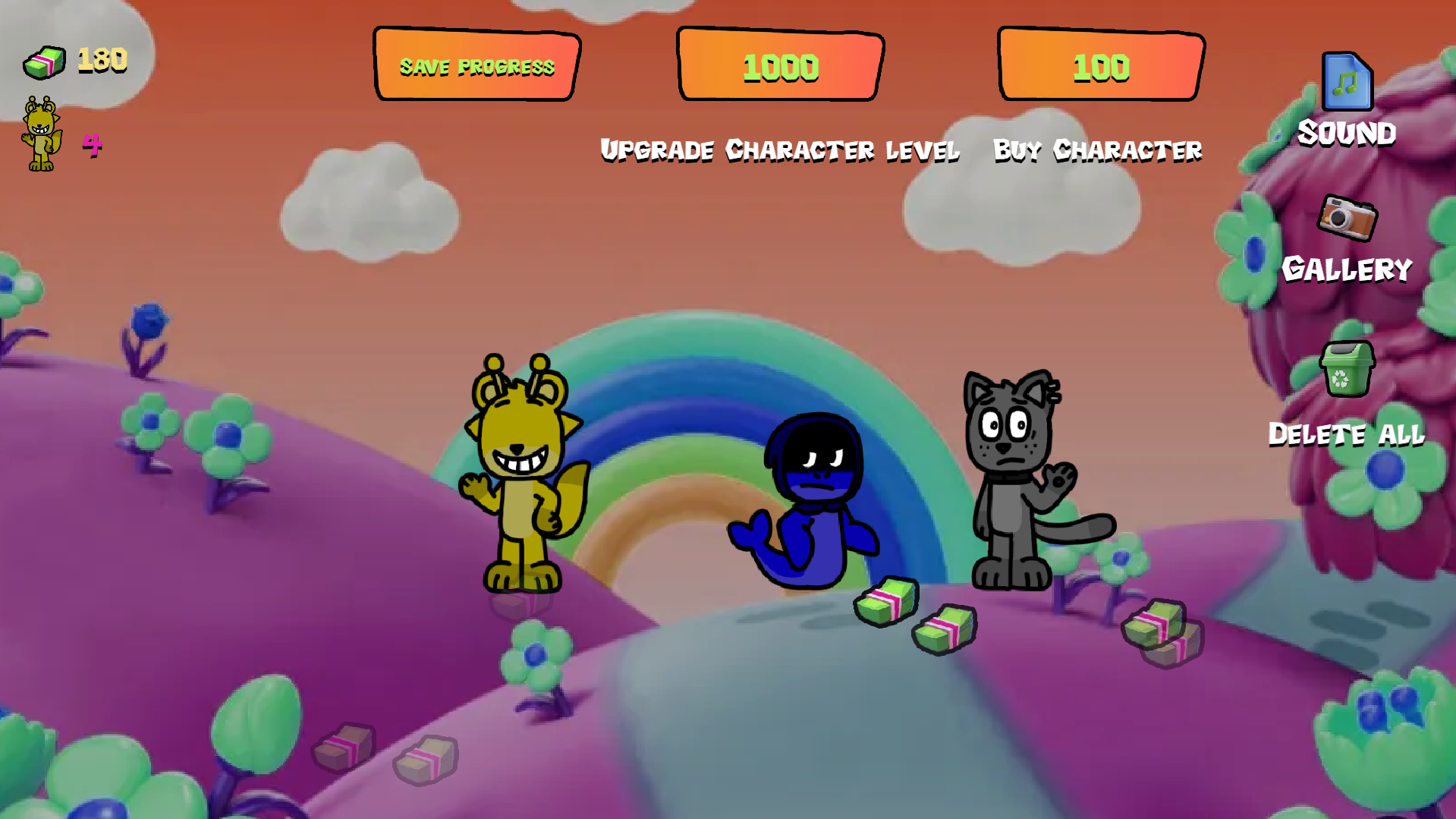This screenshot has width=1456, height=819.
Task: Click the music note Sound icon
Action: pyautogui.click(x=1347, y=82)
